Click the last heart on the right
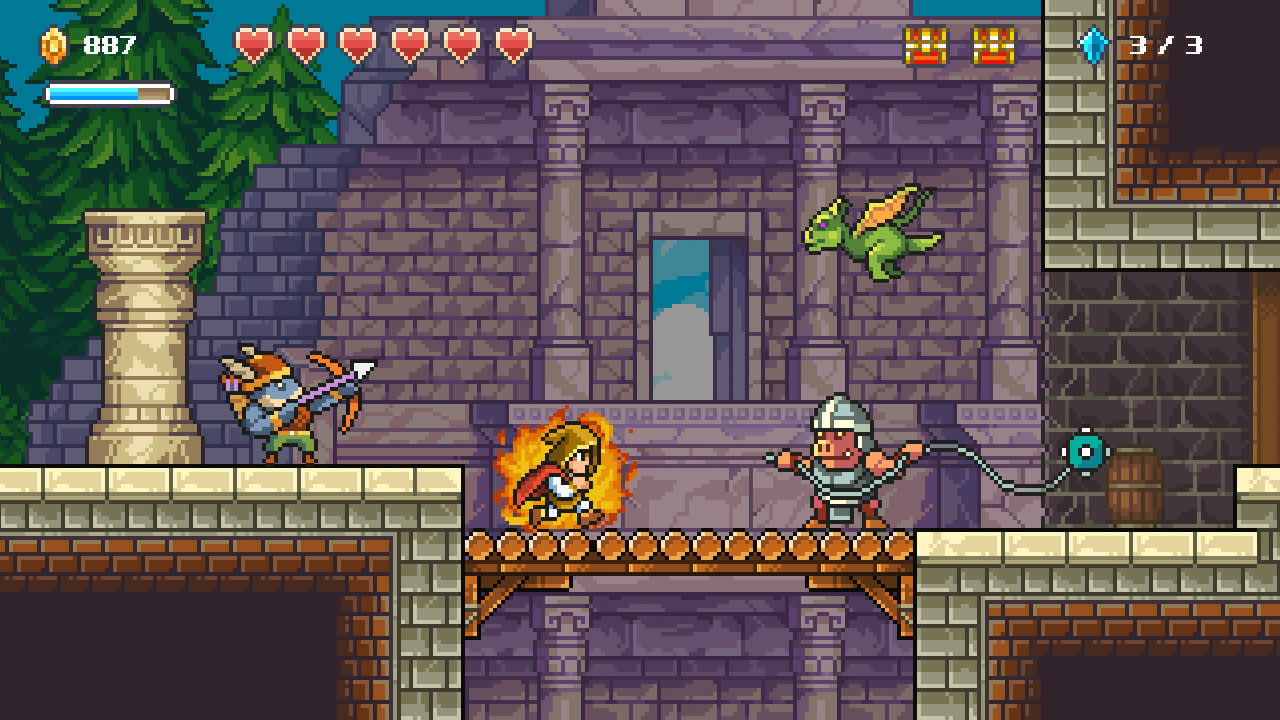Image resolution: width=1280 pixels, height=720 pixels. coord(512,44)
